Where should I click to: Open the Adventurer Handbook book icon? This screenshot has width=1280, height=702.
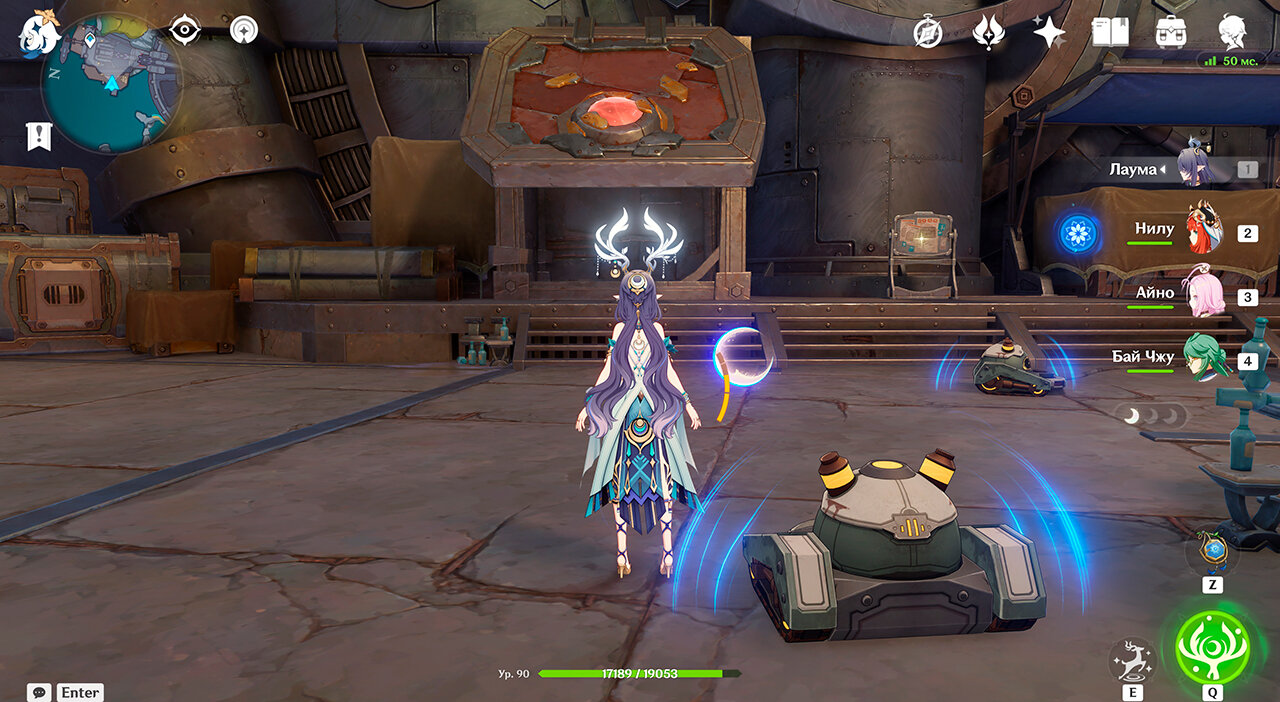point(1109,32)
